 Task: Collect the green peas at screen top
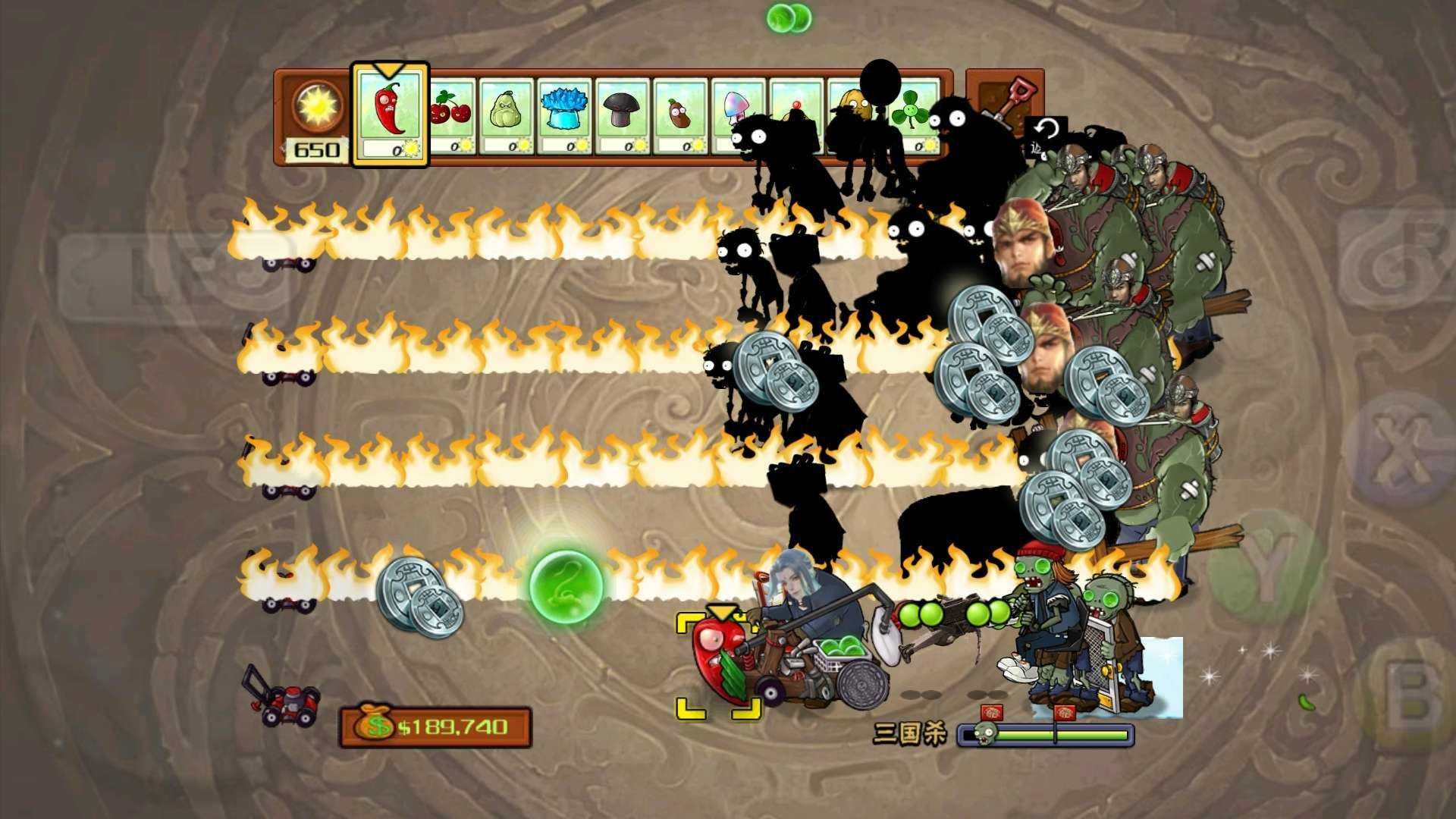(x=789, y=17)
